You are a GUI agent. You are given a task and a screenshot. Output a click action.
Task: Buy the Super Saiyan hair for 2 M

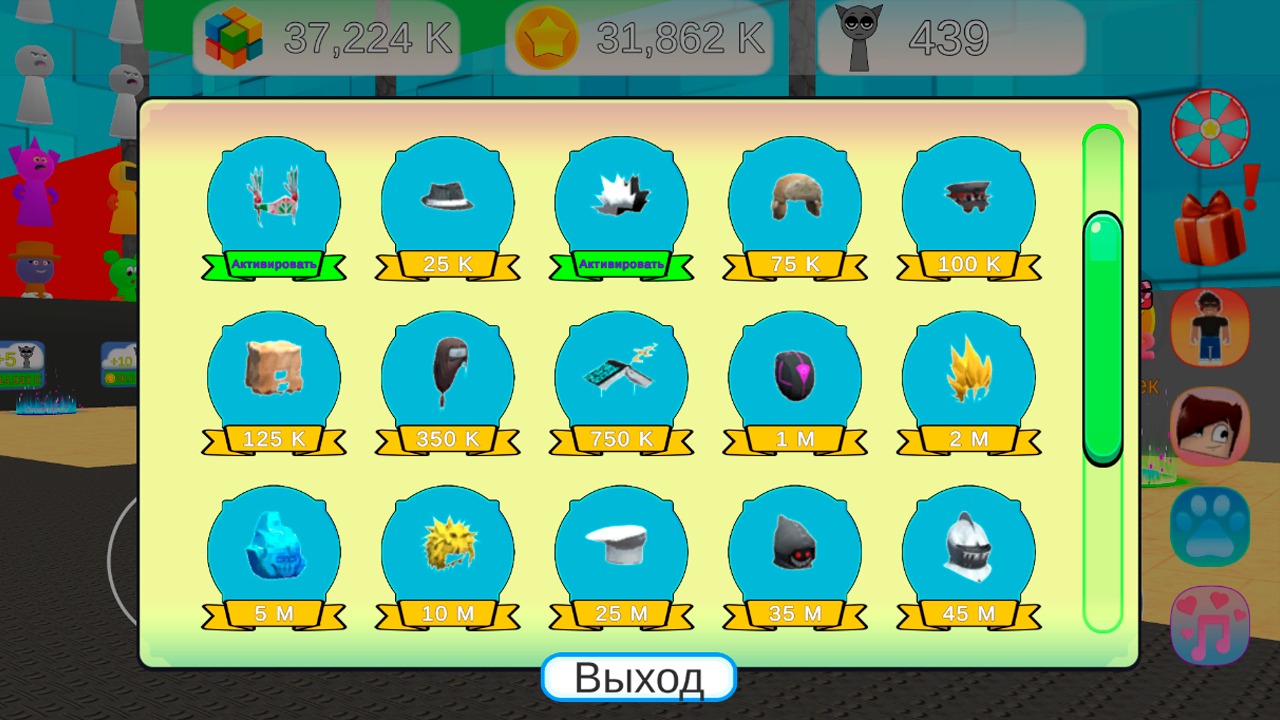pos(968,437)
